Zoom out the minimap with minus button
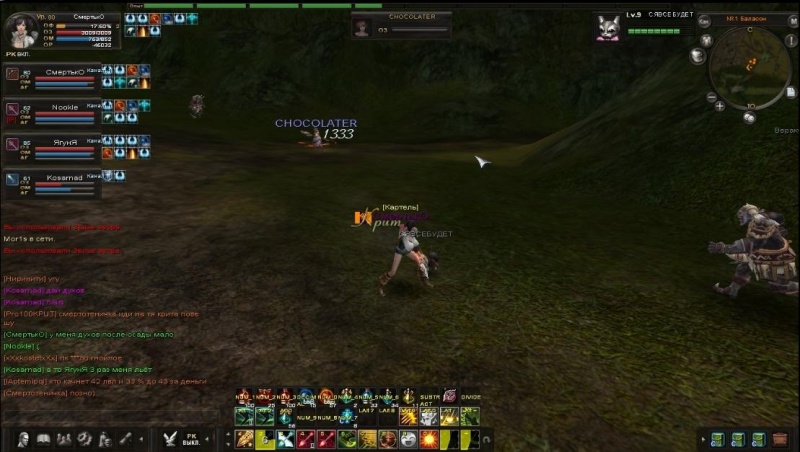The image size is (800, 452). click(711, 97)
